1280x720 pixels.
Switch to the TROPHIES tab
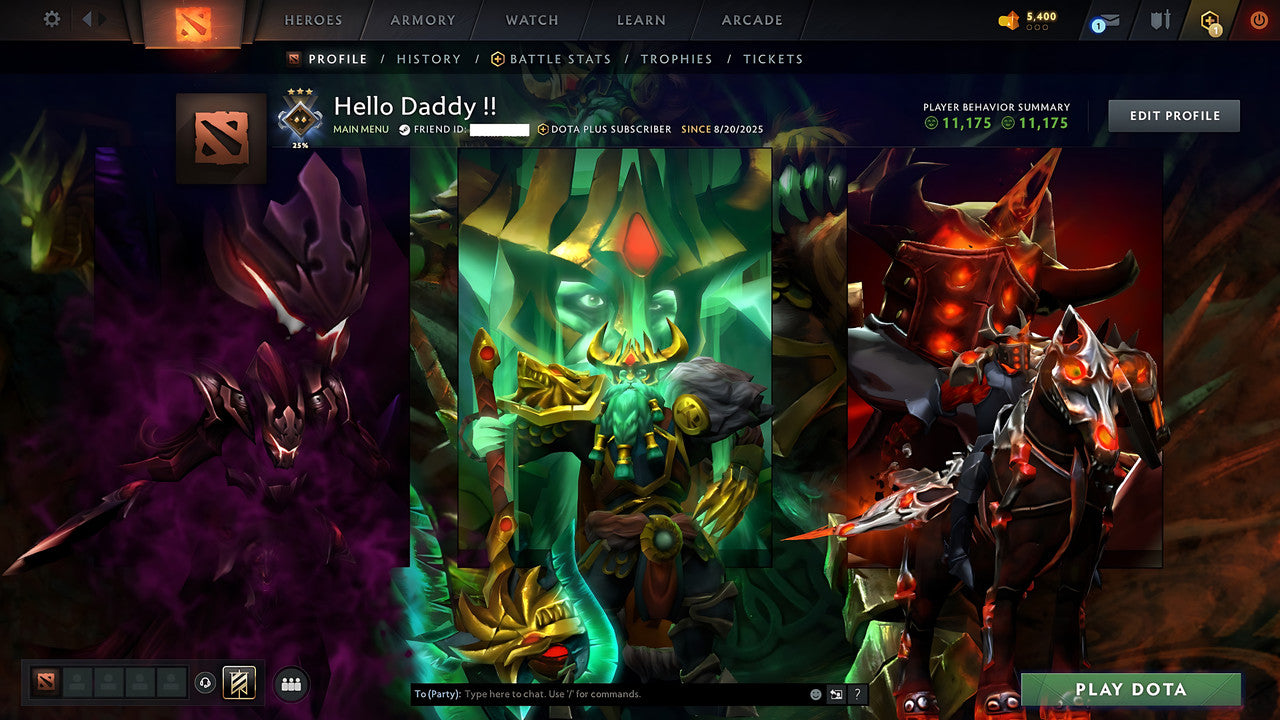[x=676, y=59]
